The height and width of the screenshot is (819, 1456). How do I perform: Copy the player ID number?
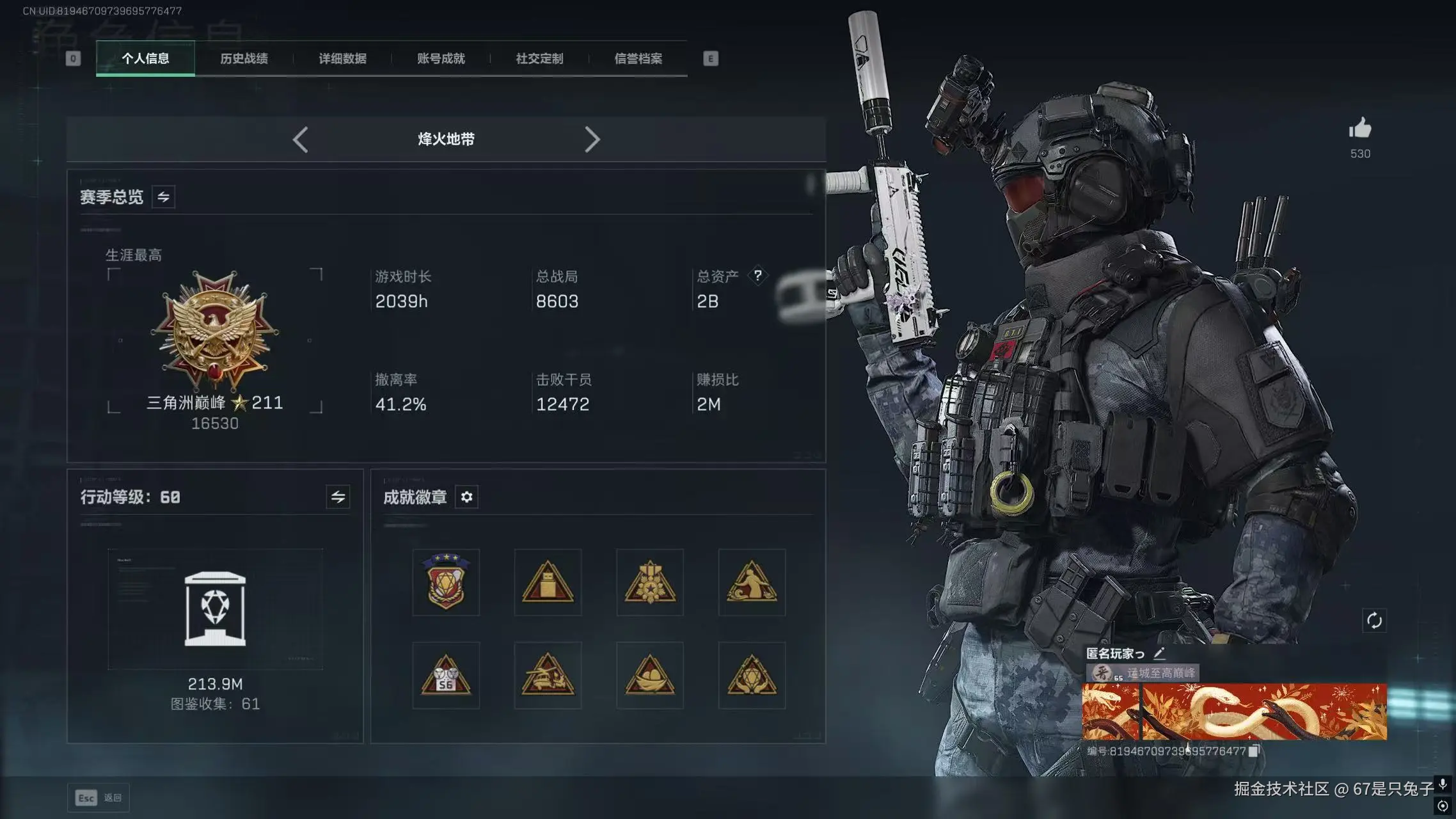1254,751
